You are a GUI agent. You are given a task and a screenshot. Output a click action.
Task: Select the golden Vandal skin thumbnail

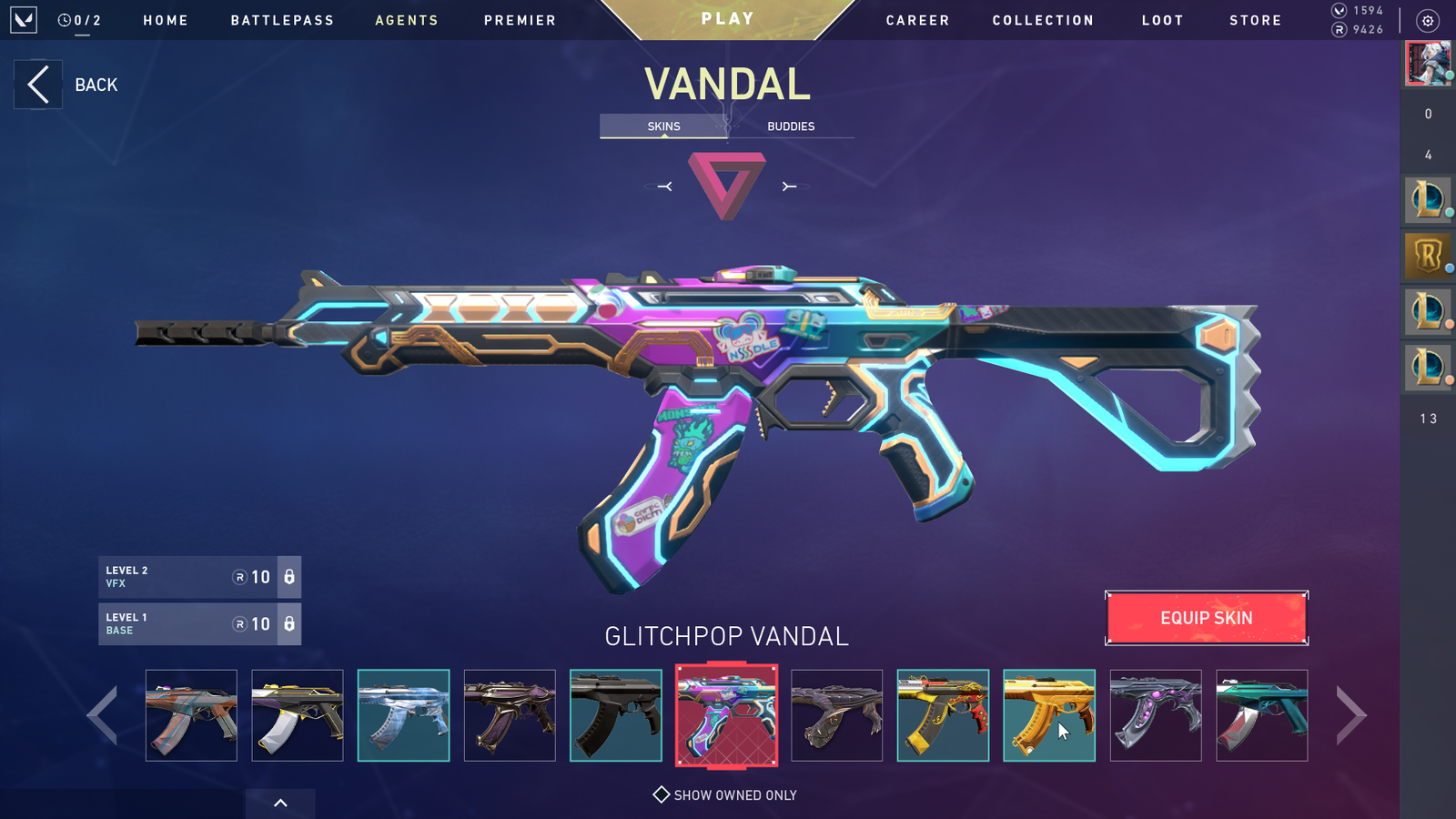coord(1048,715)
